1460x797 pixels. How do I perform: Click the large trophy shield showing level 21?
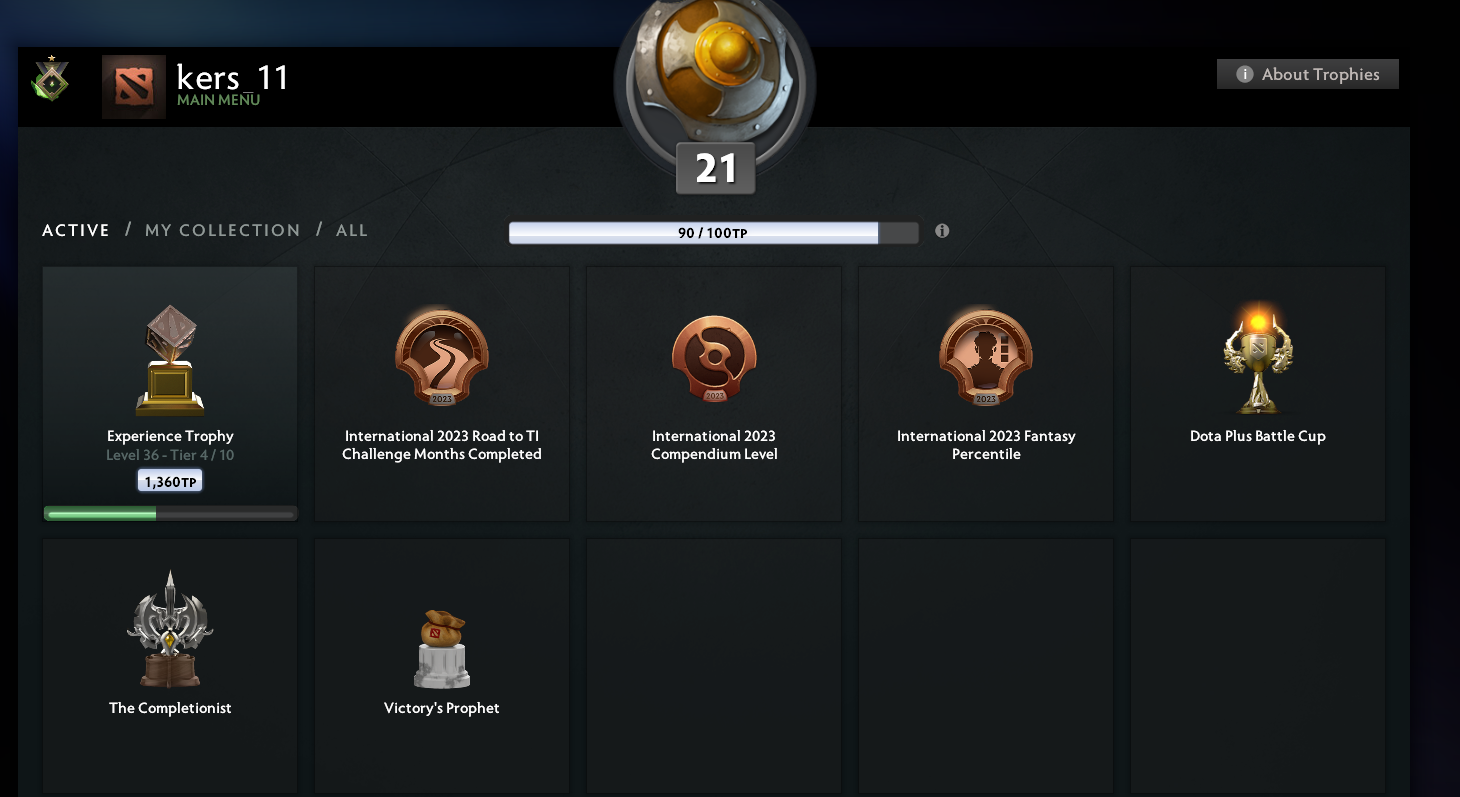714,85
